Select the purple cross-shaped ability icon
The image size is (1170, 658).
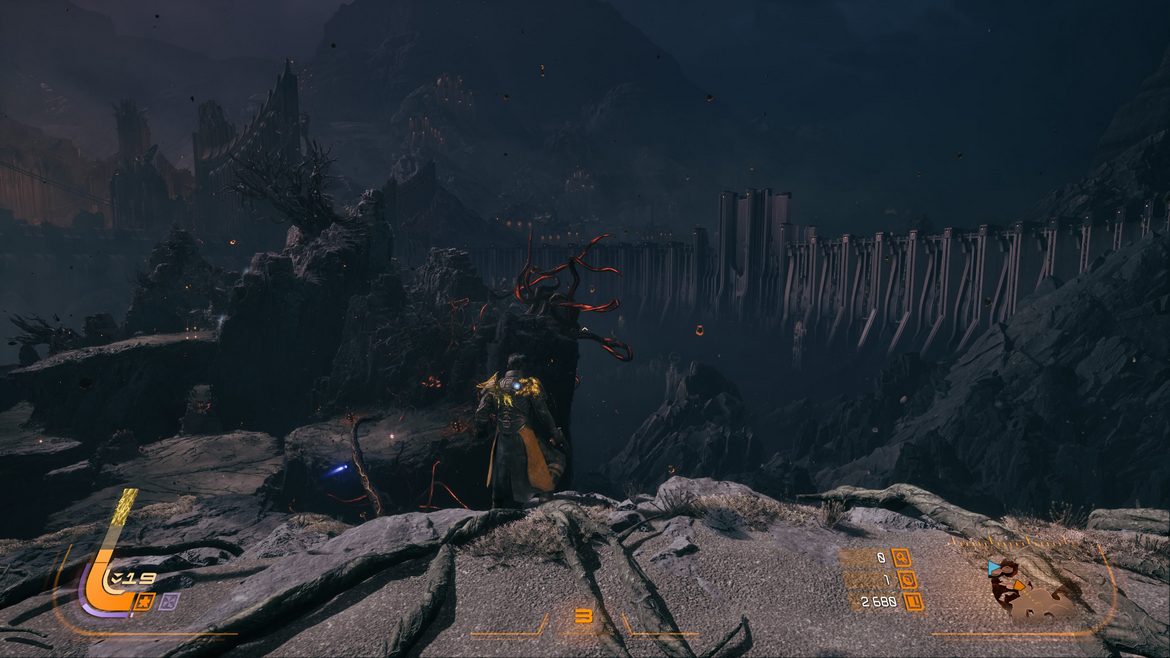tap(169, 601)
